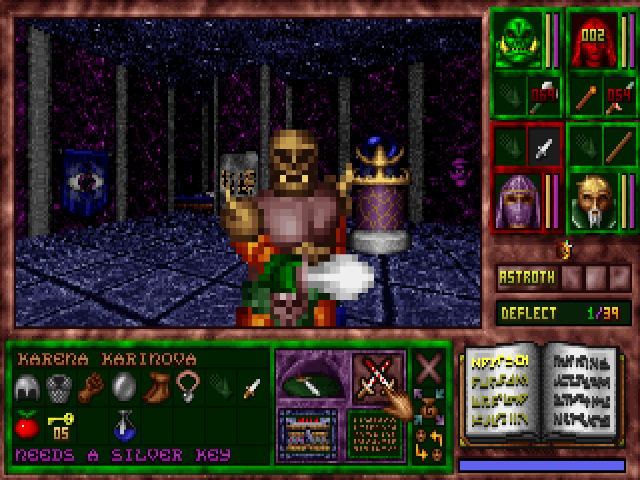
Task: Use the red apple food item
Action: point(27,426)
